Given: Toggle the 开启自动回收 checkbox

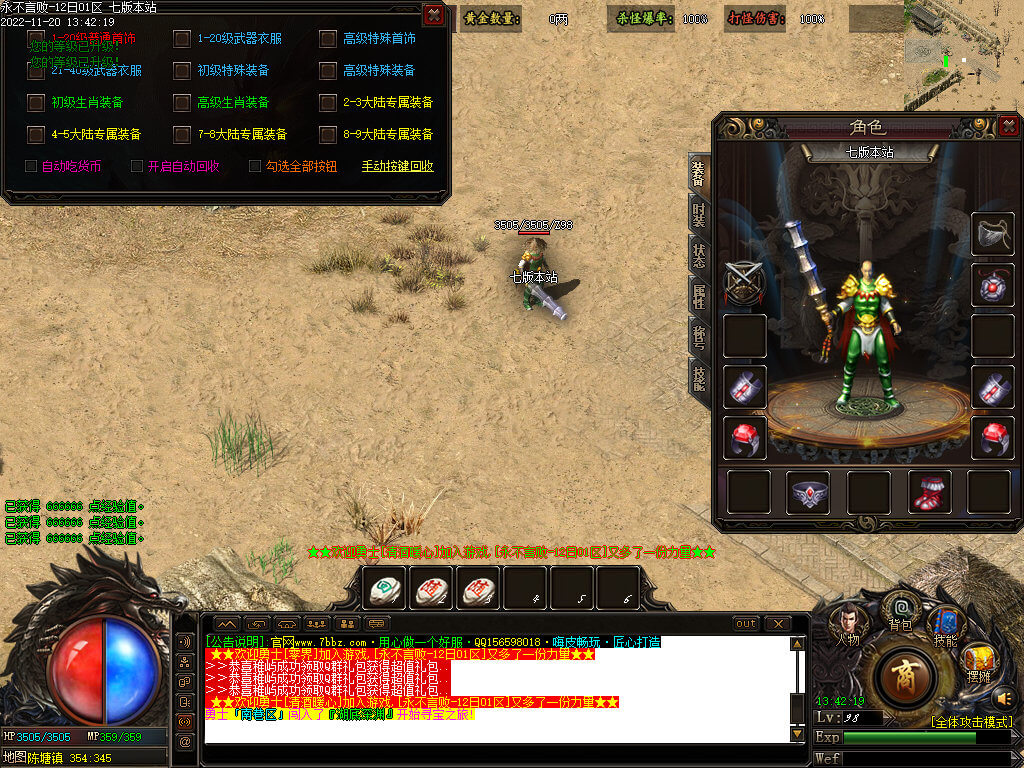Looking at the screenshot, I should pyautogui.click(x=137, y=167).
